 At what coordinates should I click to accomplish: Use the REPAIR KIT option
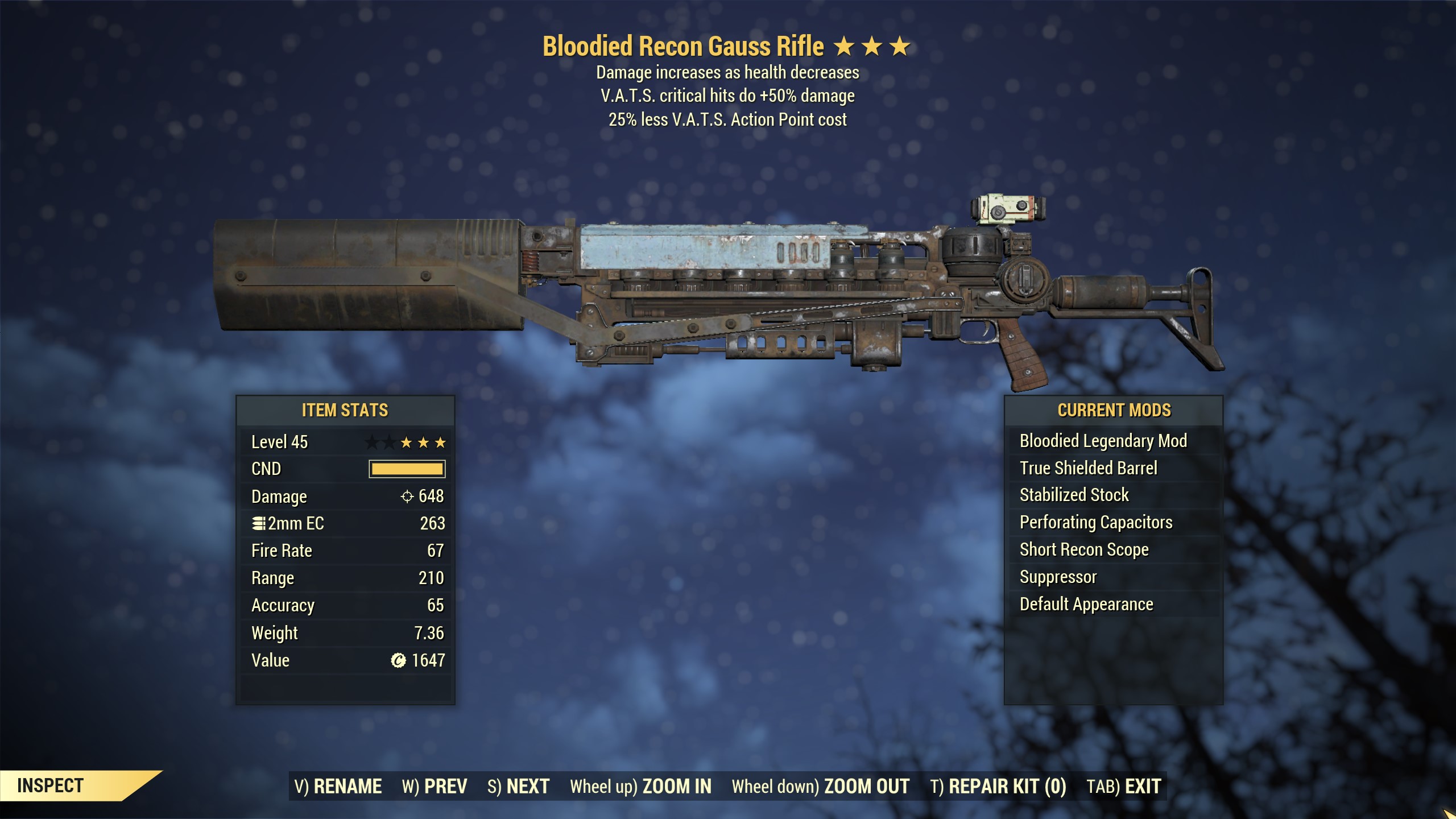(x=998, y=786)
